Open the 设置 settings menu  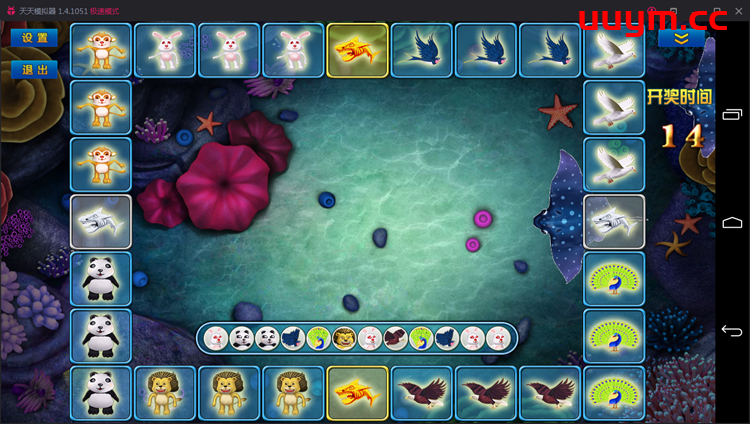34,38
